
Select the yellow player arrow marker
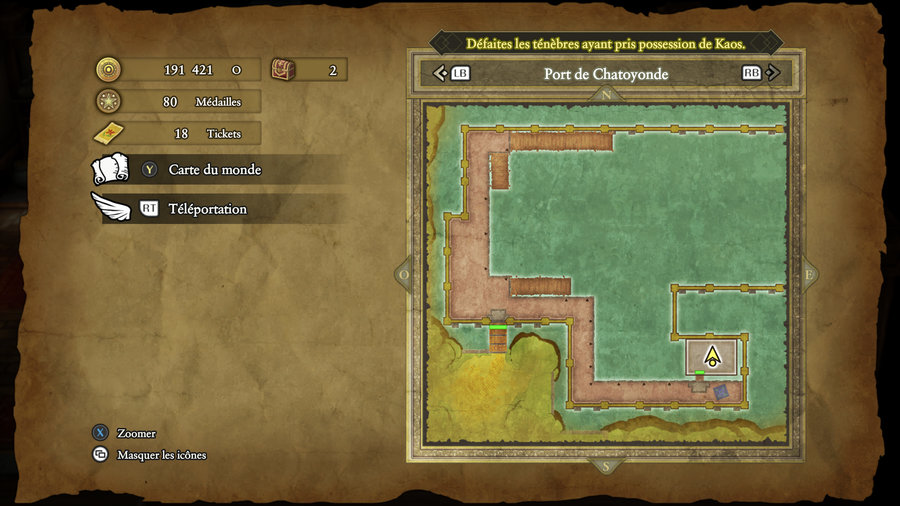pyautogui.click(x=712, y=356)
